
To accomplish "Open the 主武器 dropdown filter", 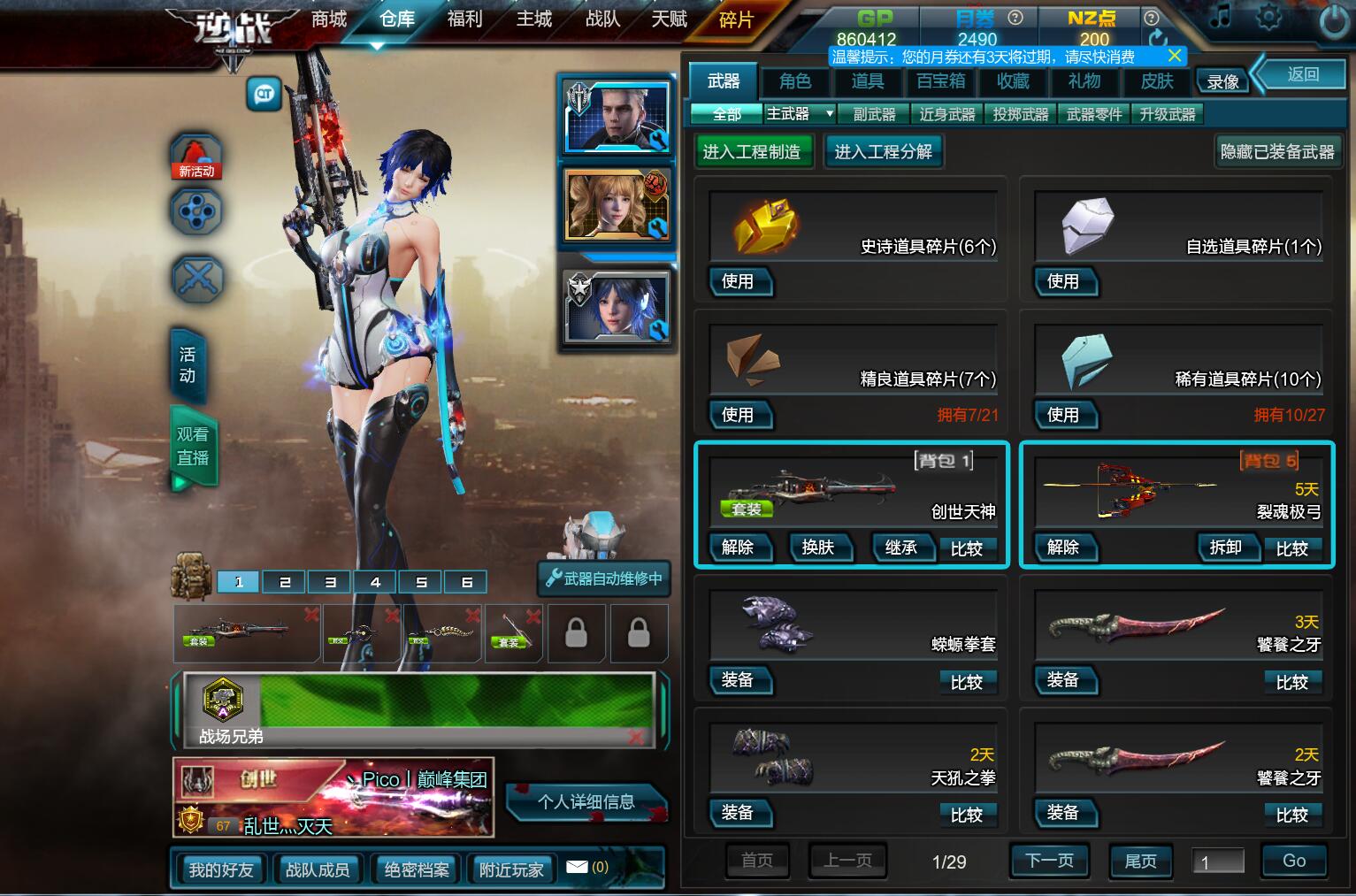I will (x=800, y=114).
